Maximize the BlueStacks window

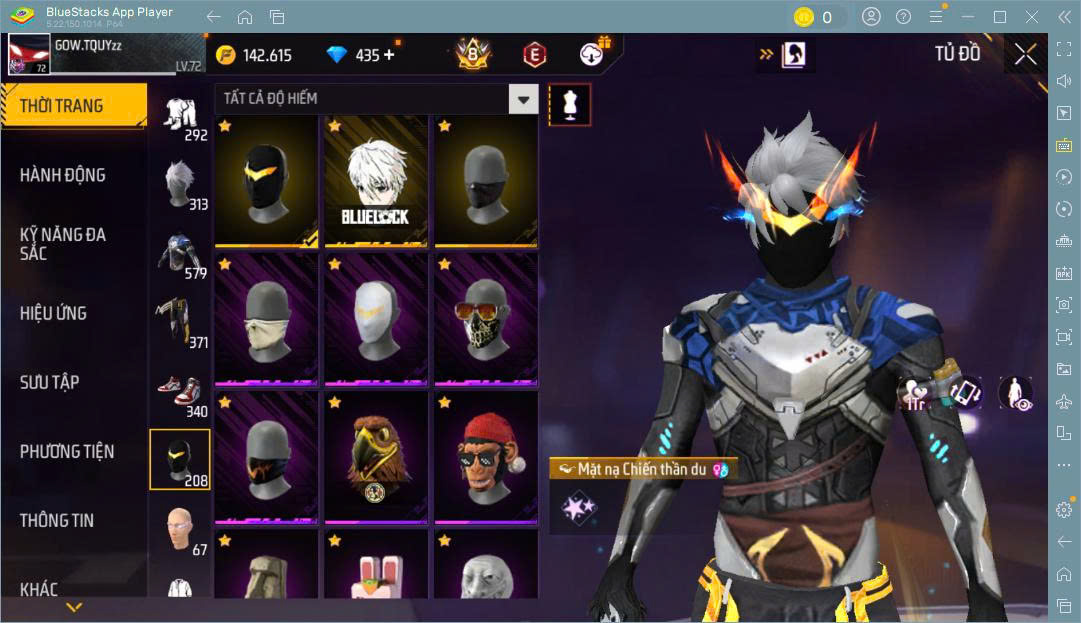pos(999,17)
